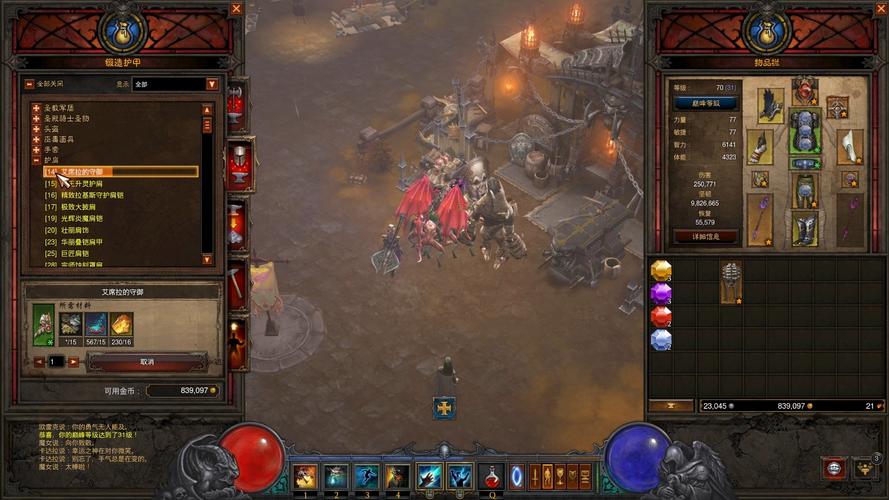Select the 极致大披肩 recipe
889x500 pixels.
(x=82, y=207)
